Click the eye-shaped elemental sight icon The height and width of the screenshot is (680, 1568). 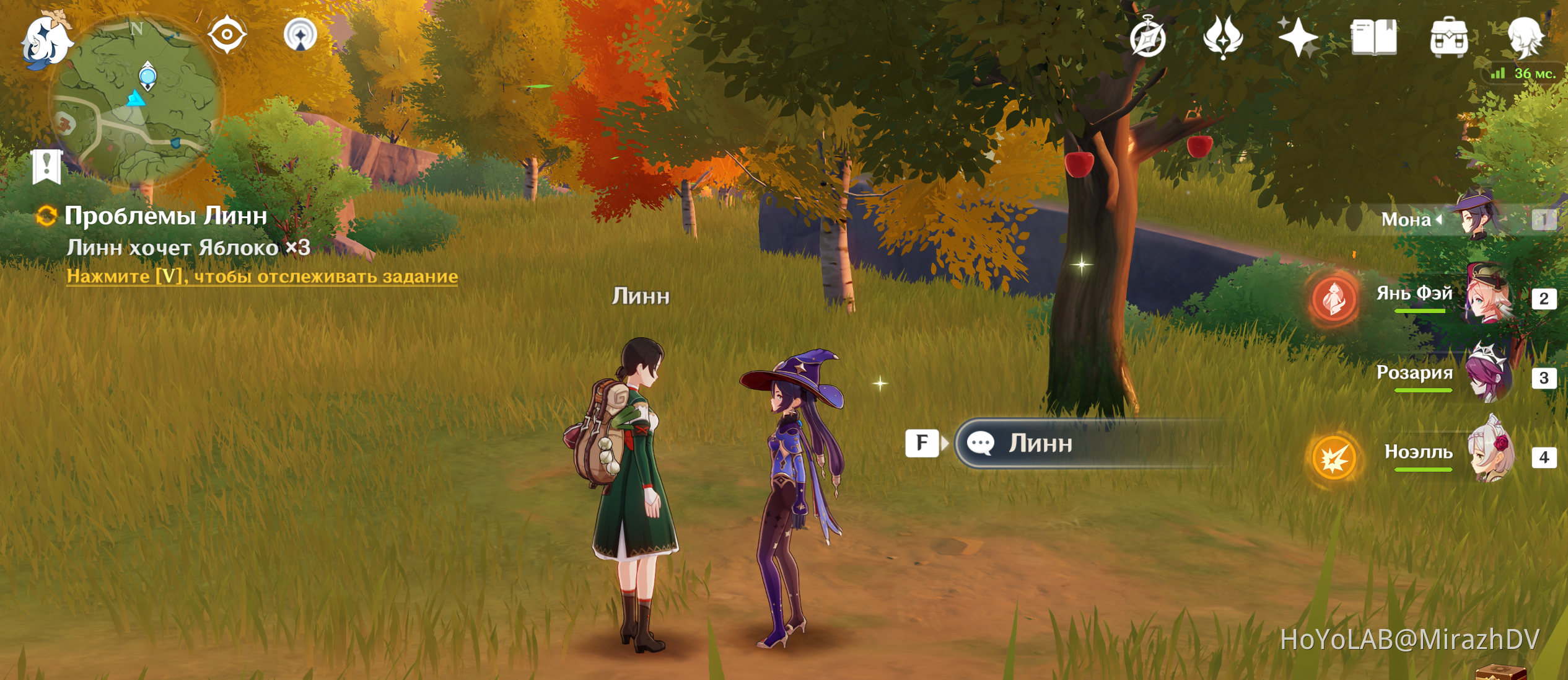(227, 34)
